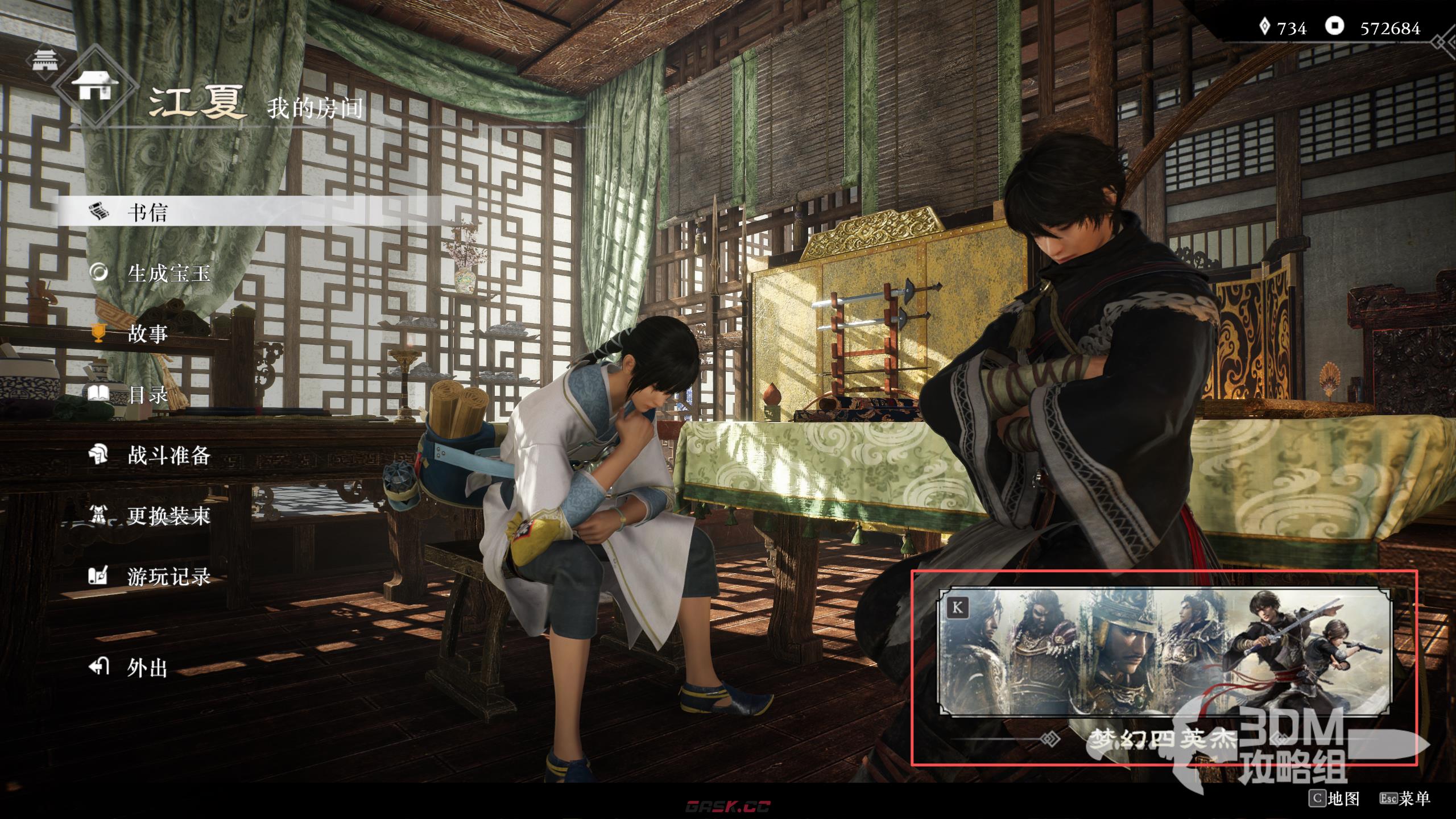Click the 地图 map button
Screen dimensions: 1456x819
pyautogui.click(x=1334, y=799)
